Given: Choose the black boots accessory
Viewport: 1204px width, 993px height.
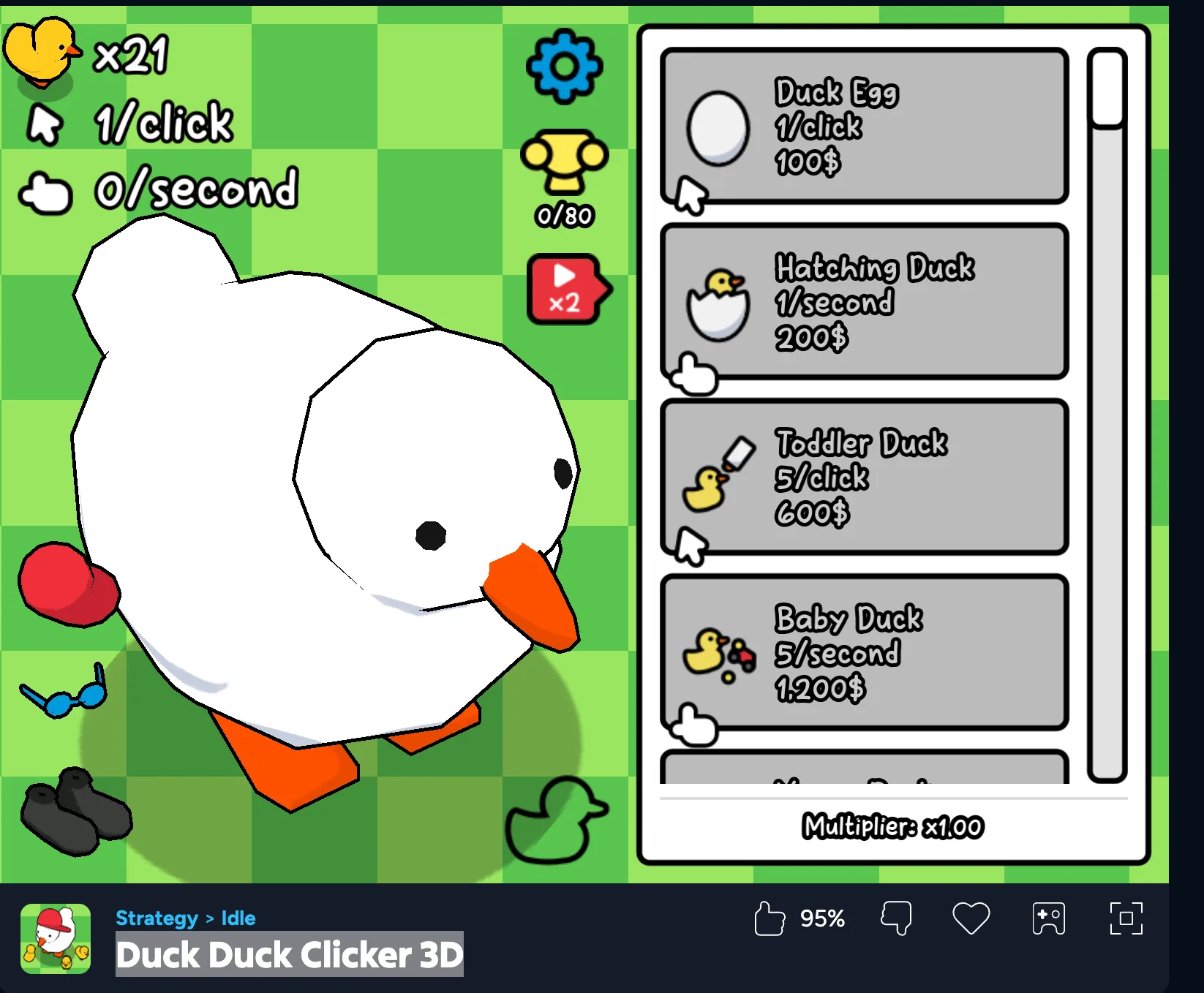Looking at the screenshot, I should pos(77,811).
